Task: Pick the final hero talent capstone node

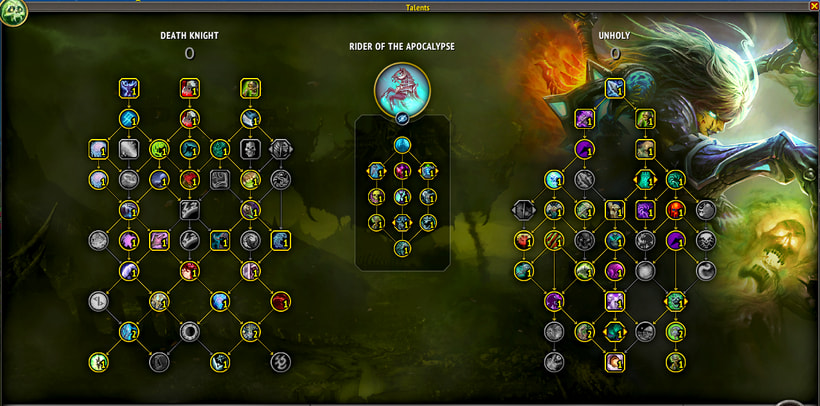Action: [x=402, y=248]
